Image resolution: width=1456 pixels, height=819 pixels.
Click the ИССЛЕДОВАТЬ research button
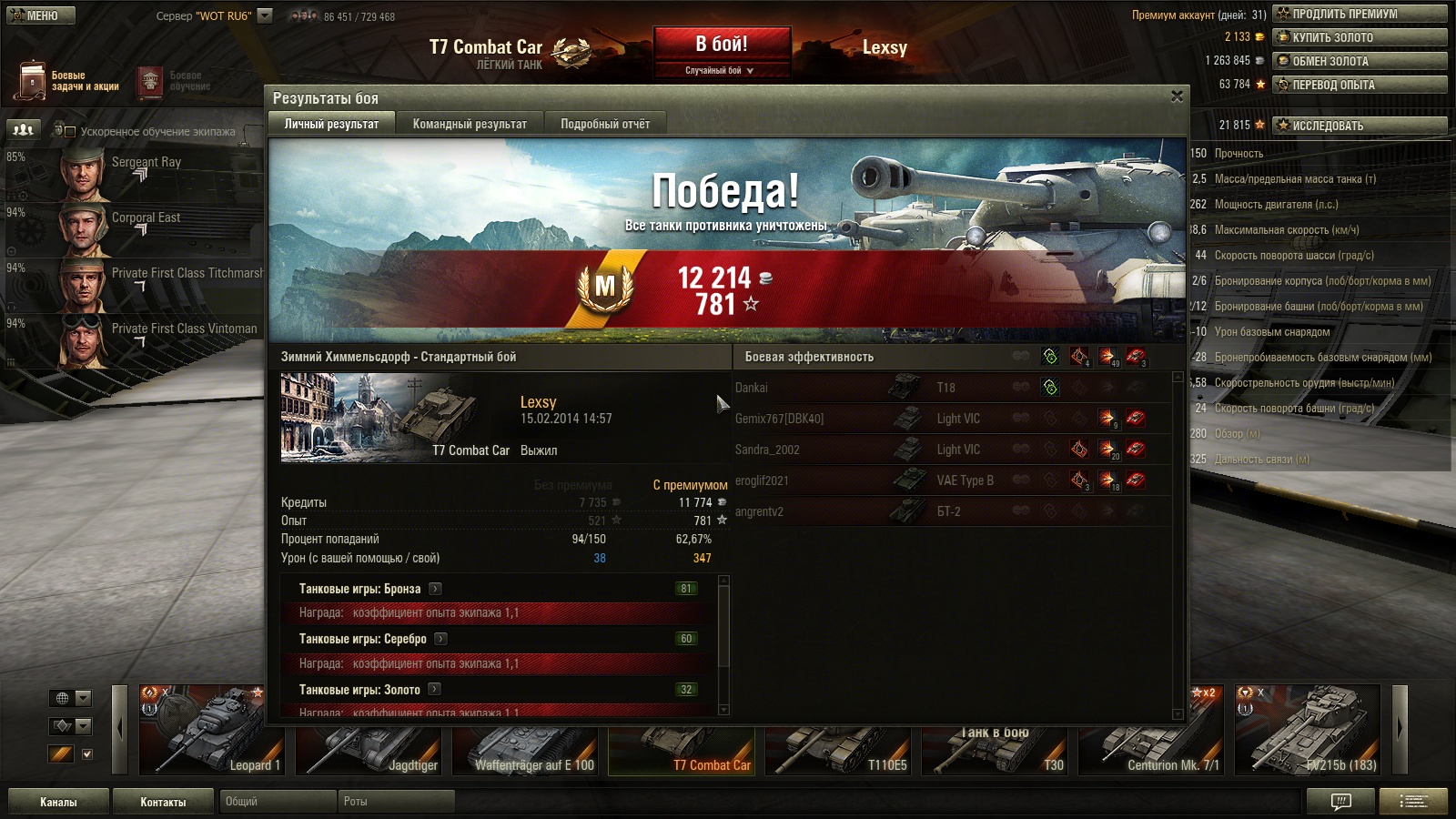pyautogui.click(x=1360, y=126)
